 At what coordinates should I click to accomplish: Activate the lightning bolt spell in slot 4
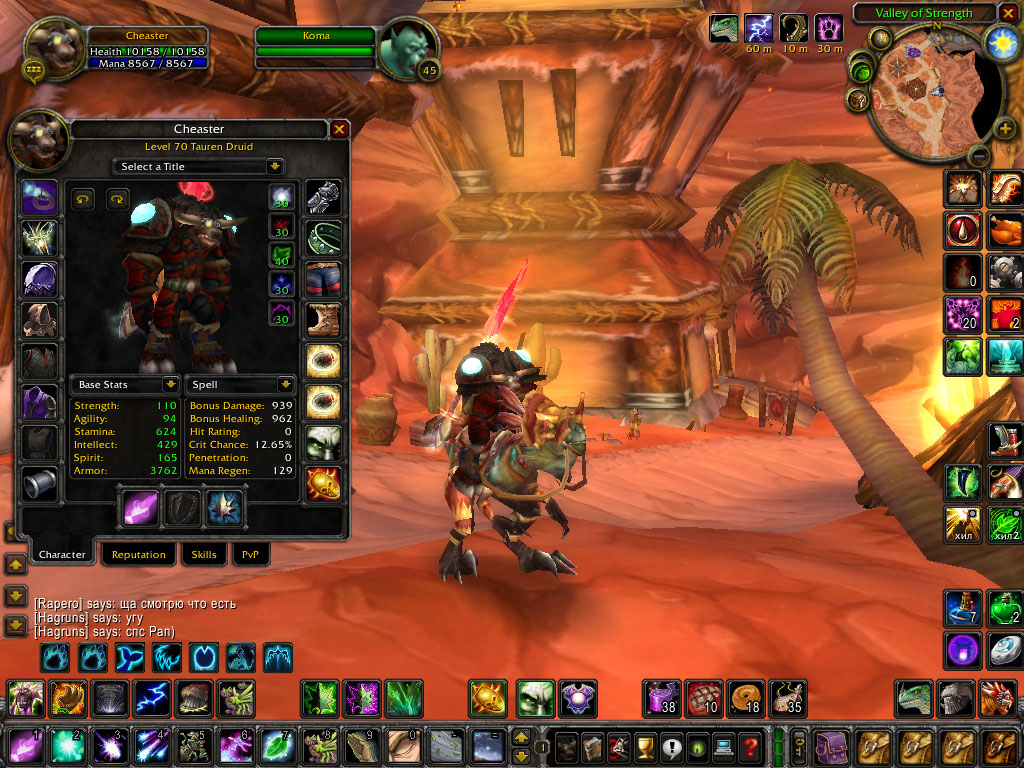pos(151,746)
